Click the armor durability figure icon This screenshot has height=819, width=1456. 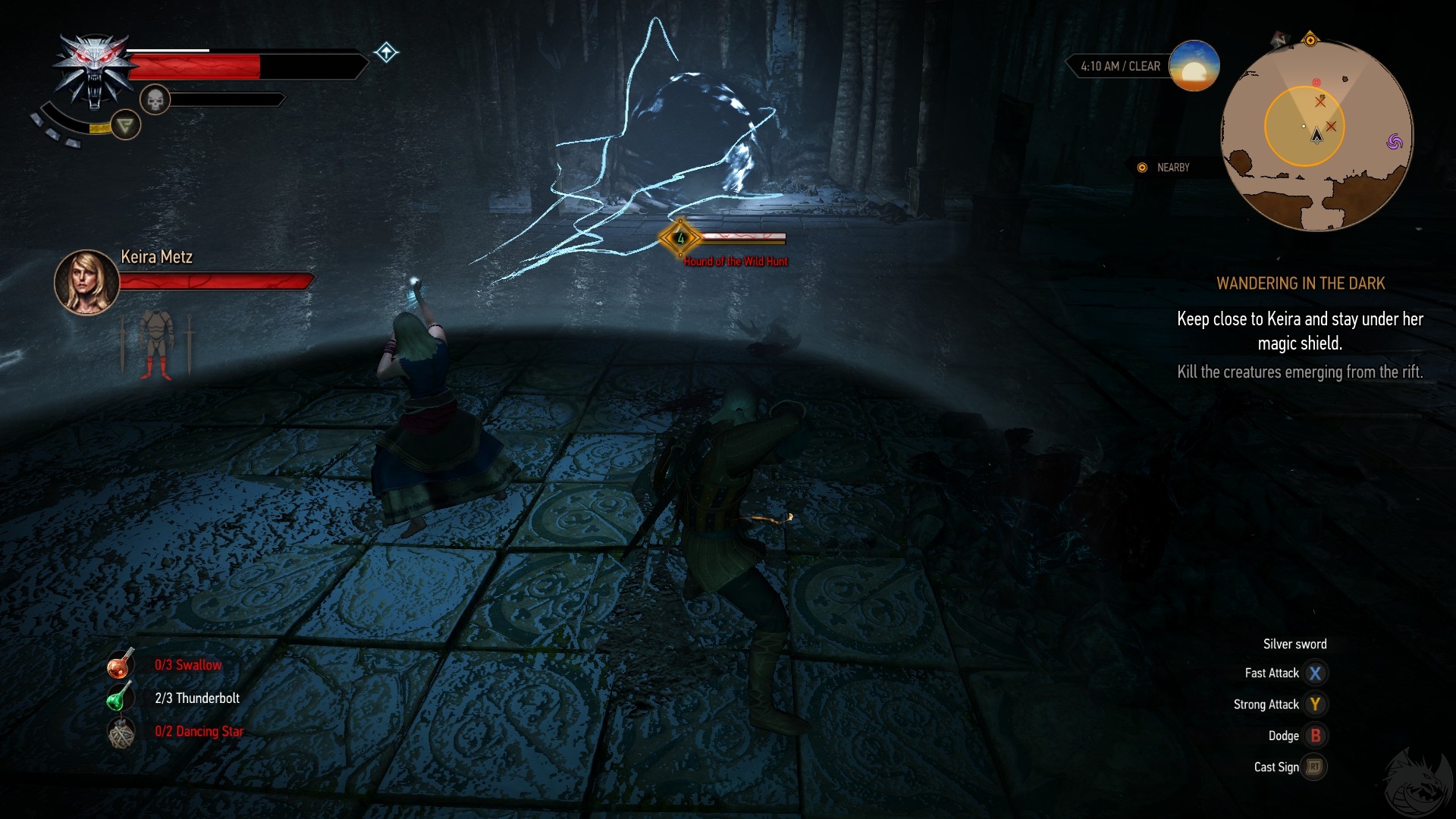(155, 344)
